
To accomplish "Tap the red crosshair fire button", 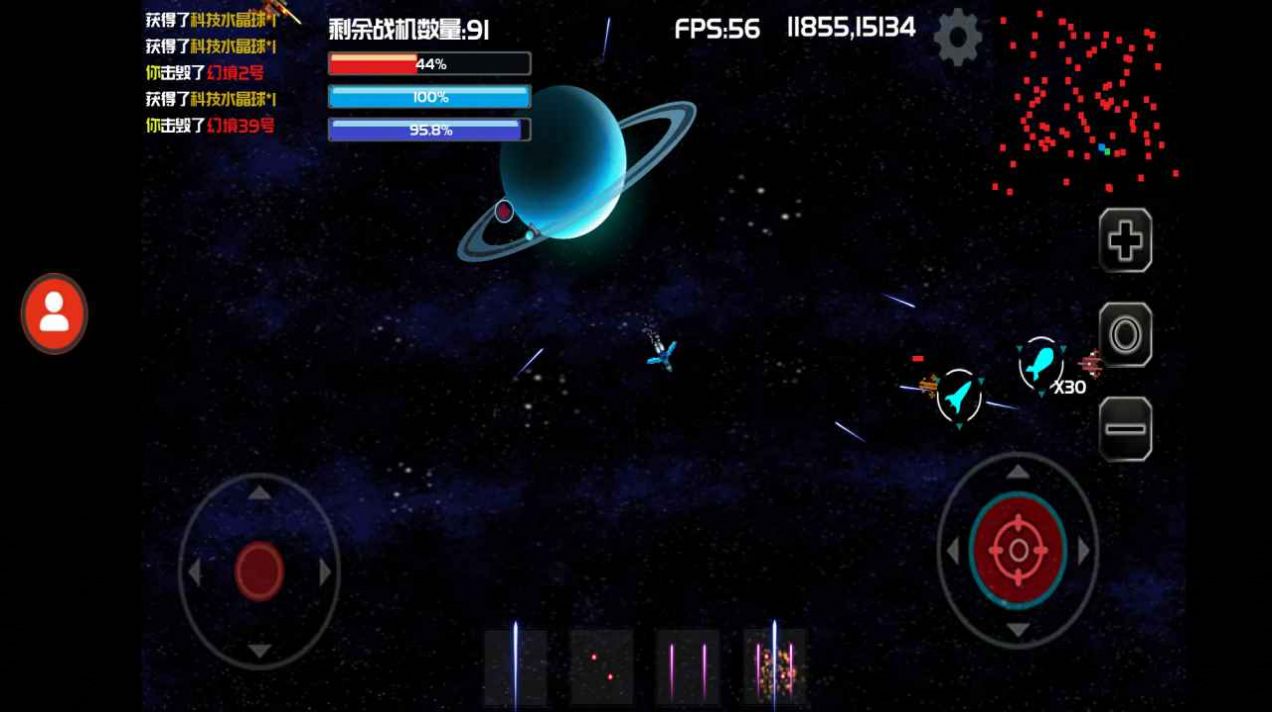I will tap(1018, 550).
